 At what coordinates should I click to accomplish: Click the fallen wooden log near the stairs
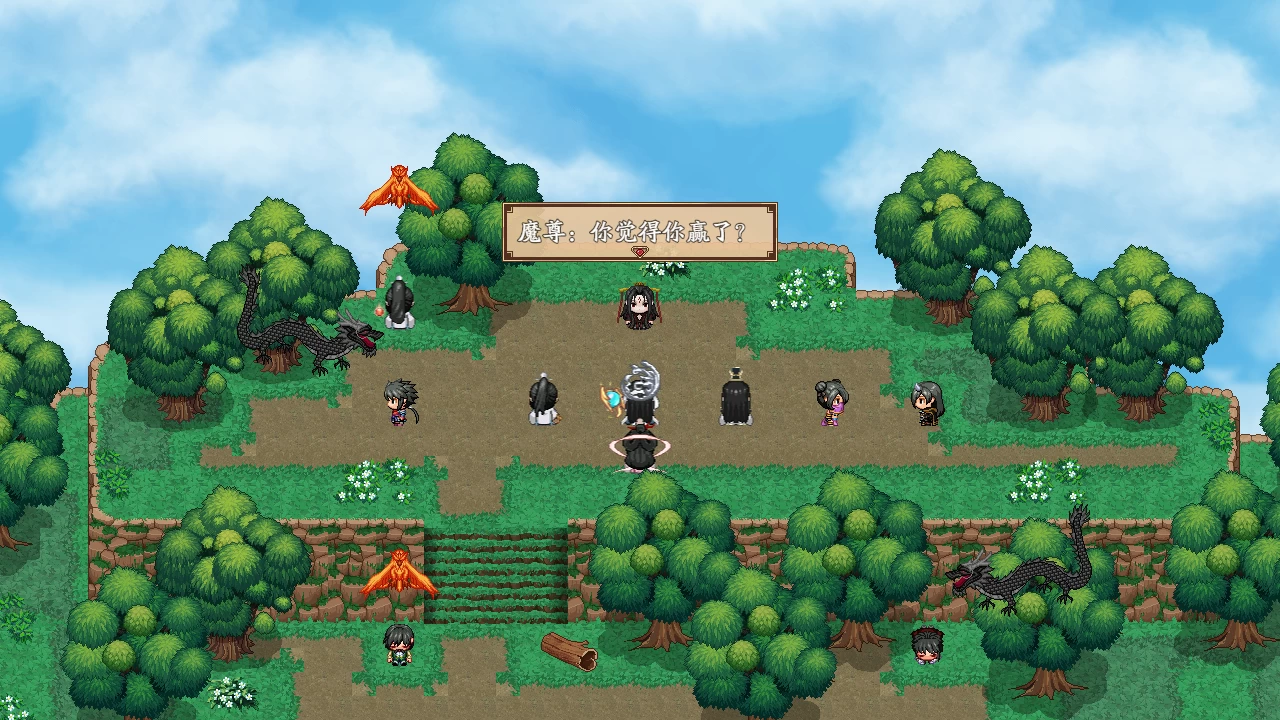[x=567, y=650]
